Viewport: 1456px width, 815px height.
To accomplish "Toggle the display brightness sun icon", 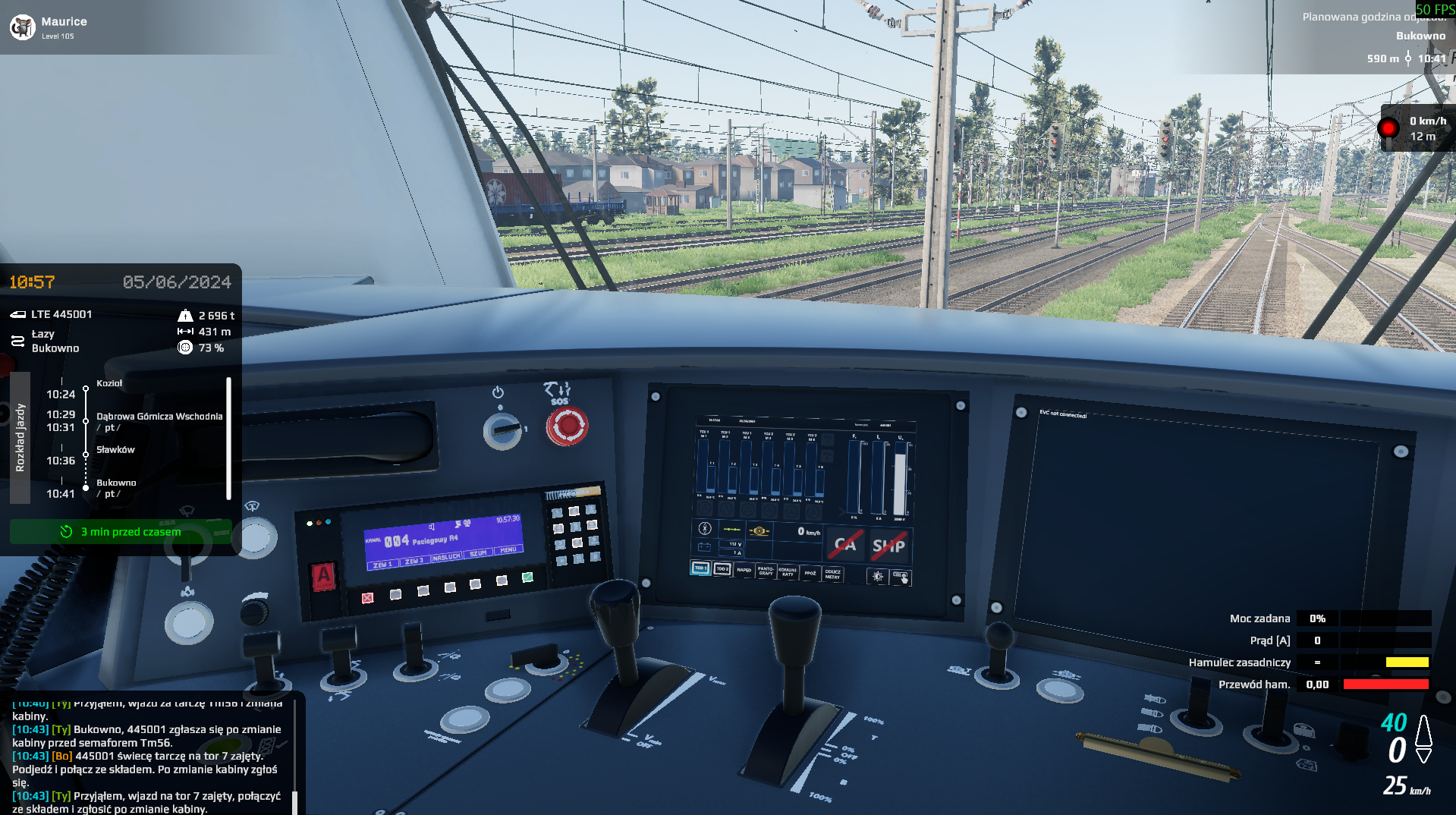I will [878, 577].
